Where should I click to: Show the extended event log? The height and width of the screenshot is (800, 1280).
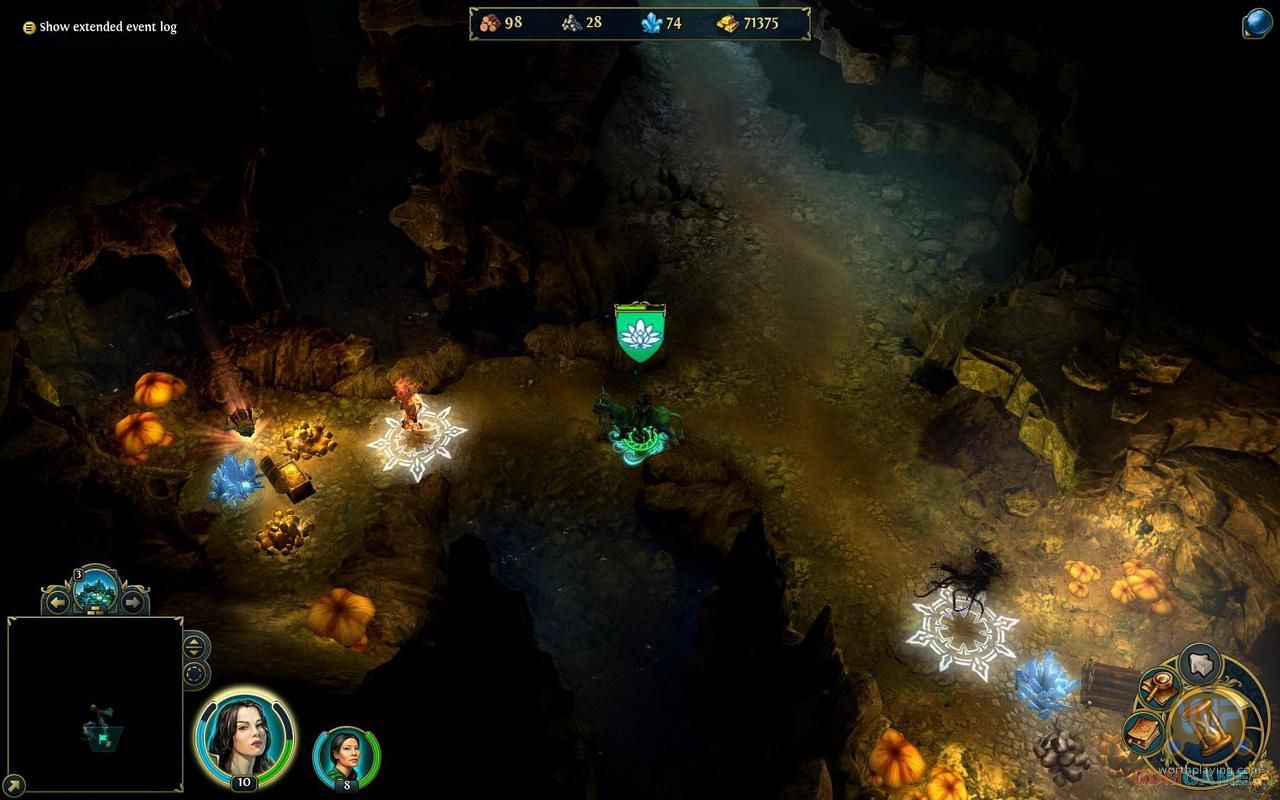click(100, 27)
